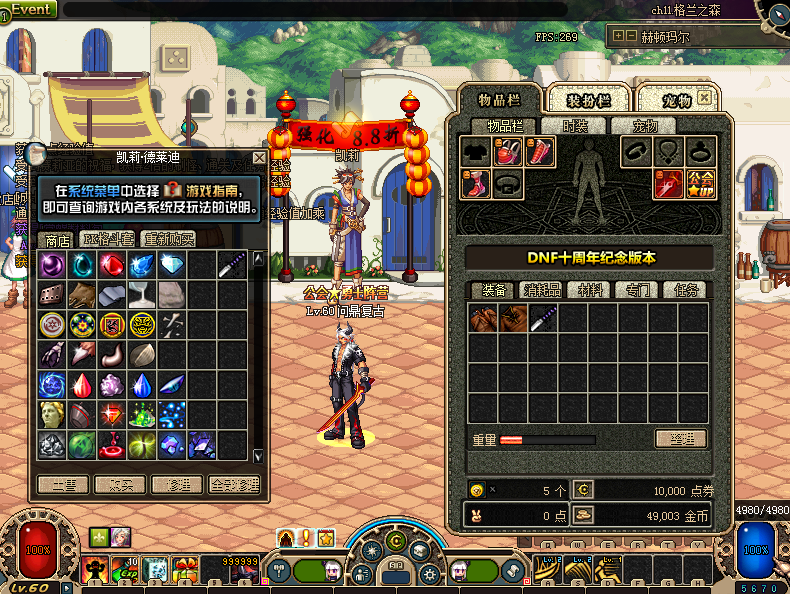This screenshot has width=790, height=594.
Task: Click the 修理 repair button
Action: tap(178, 484)
